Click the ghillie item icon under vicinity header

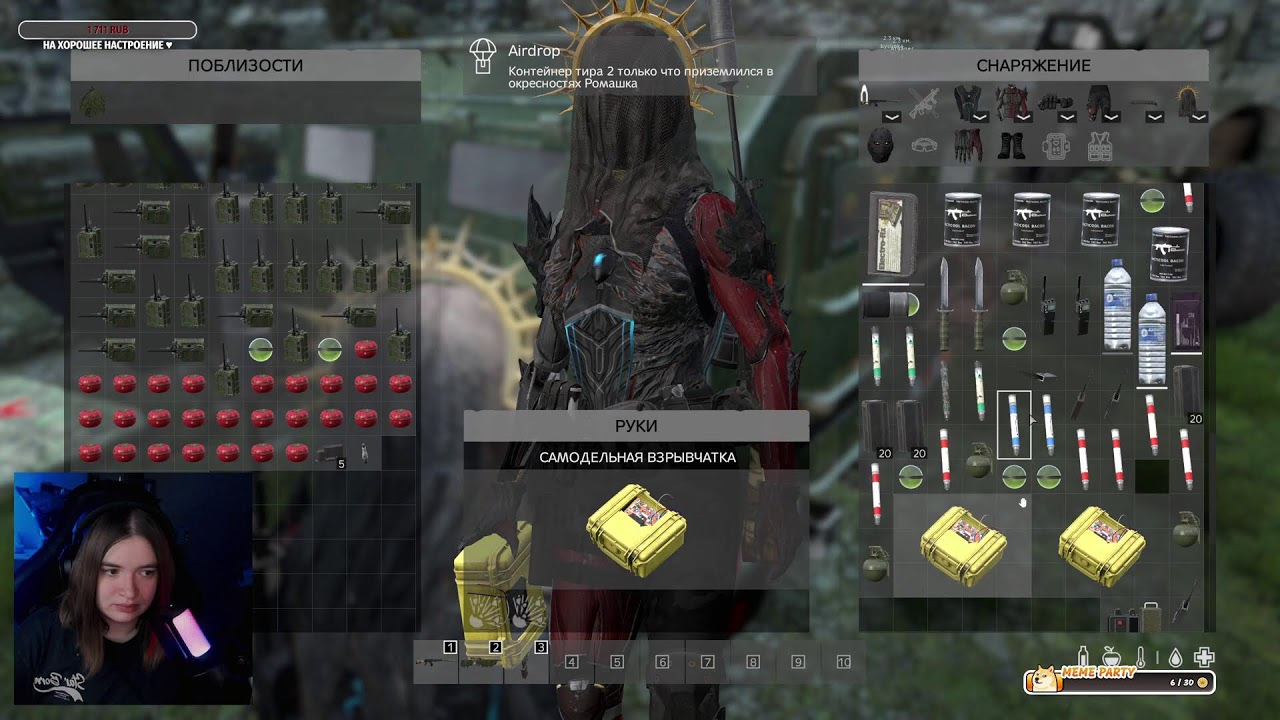tap(93, 102)
